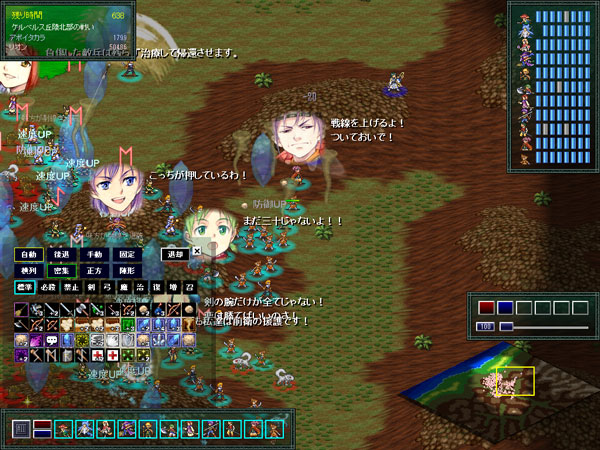Click the blue team color box
This screenshot has height=450, width=600.
505,308
